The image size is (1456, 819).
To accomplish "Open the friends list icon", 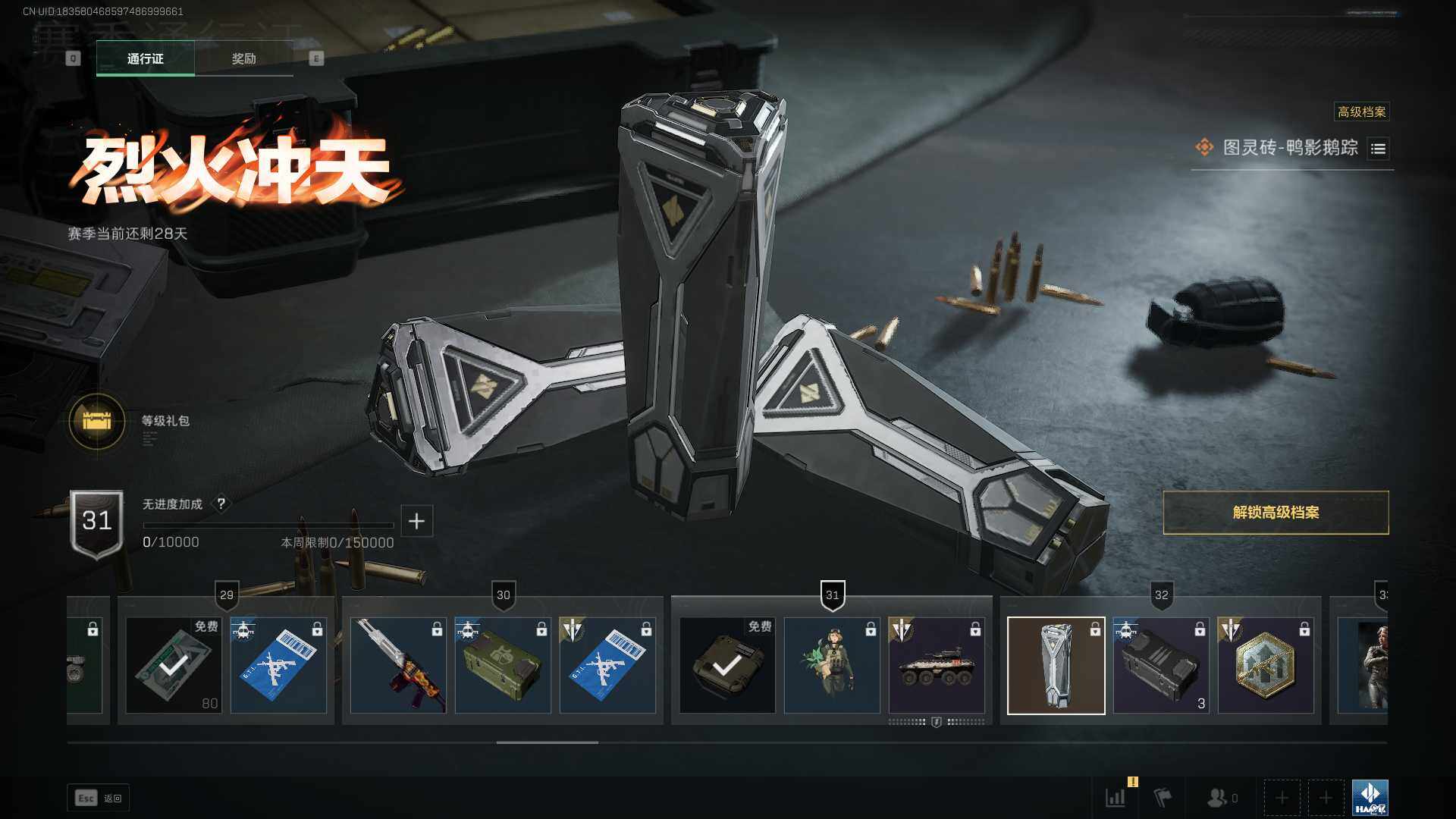I will click(1218, 798).
